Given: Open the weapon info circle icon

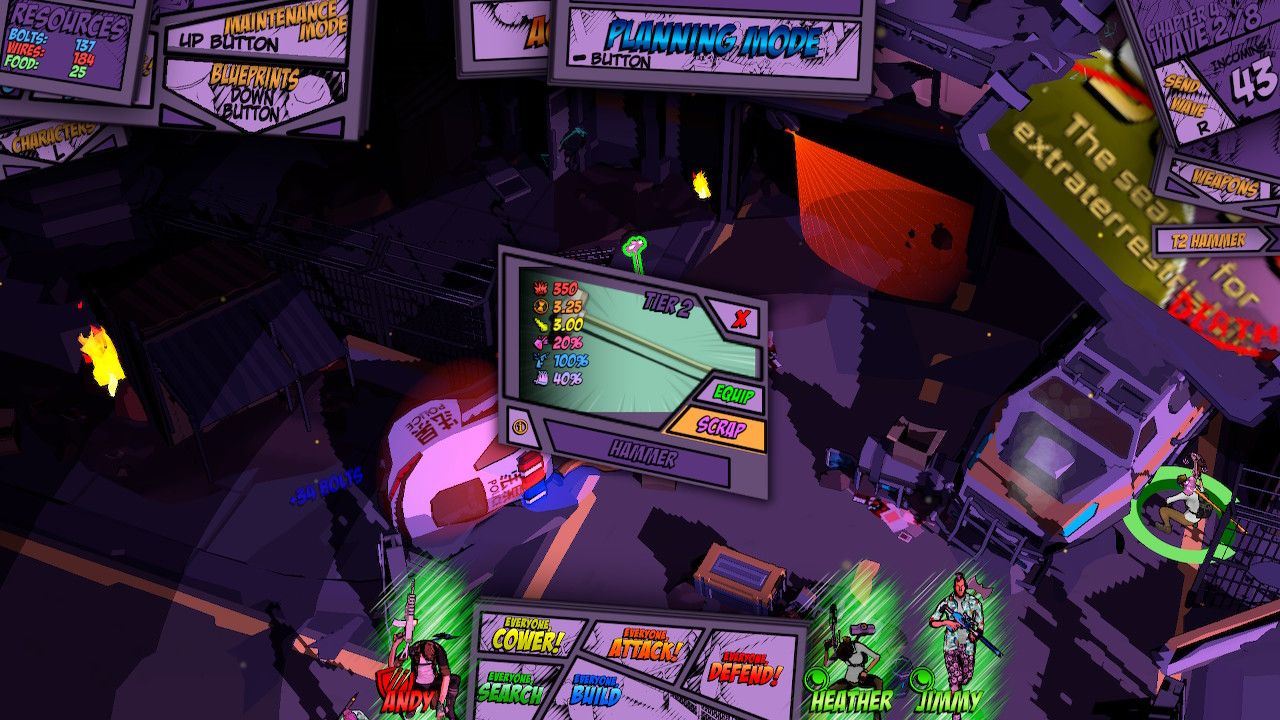Looking at the screenshot, I should 519,427.
